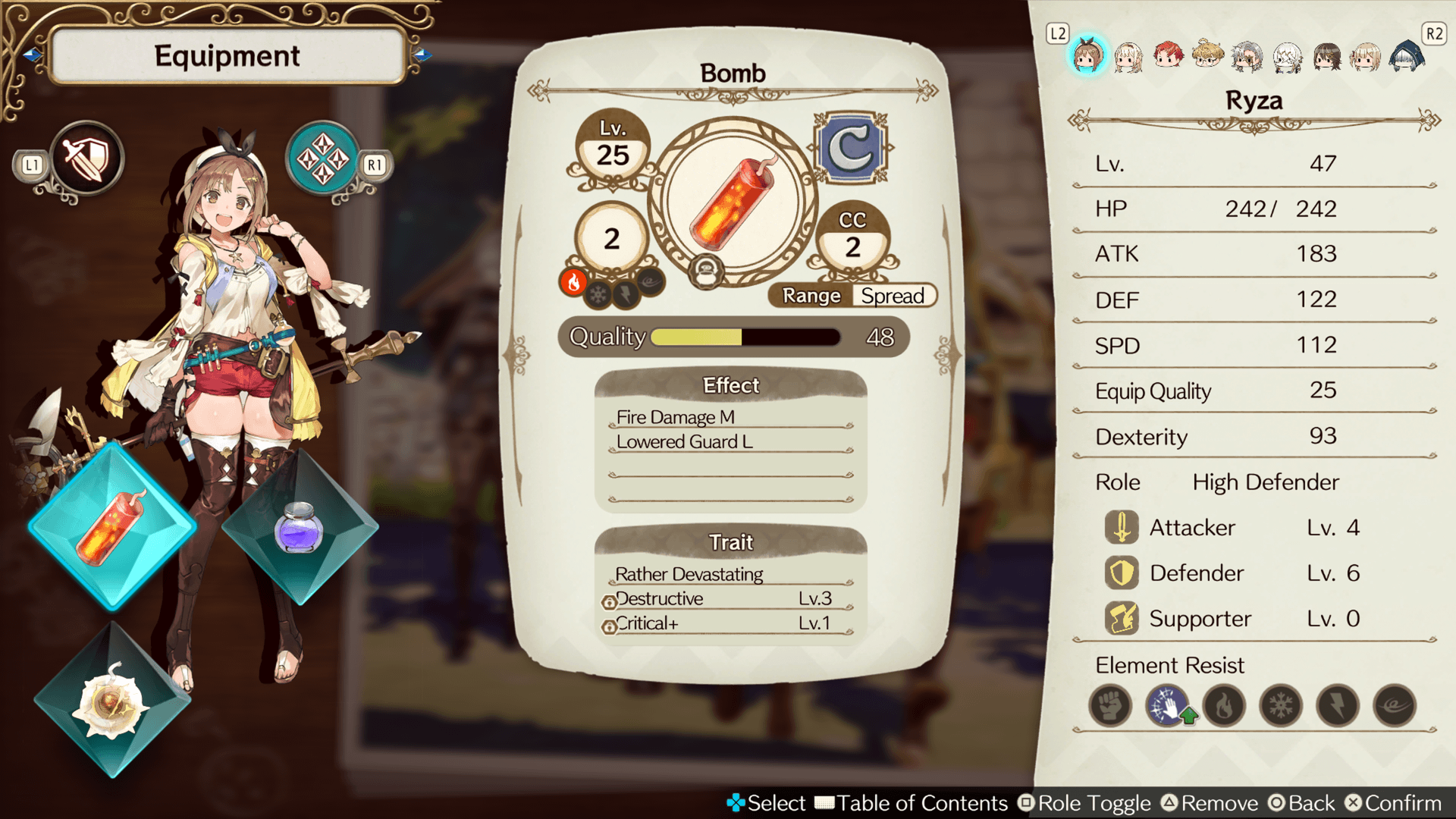Select the lightning bolt resistance icon
The width and height of the screenshot is (1456, 819).
coord(1338,706)
